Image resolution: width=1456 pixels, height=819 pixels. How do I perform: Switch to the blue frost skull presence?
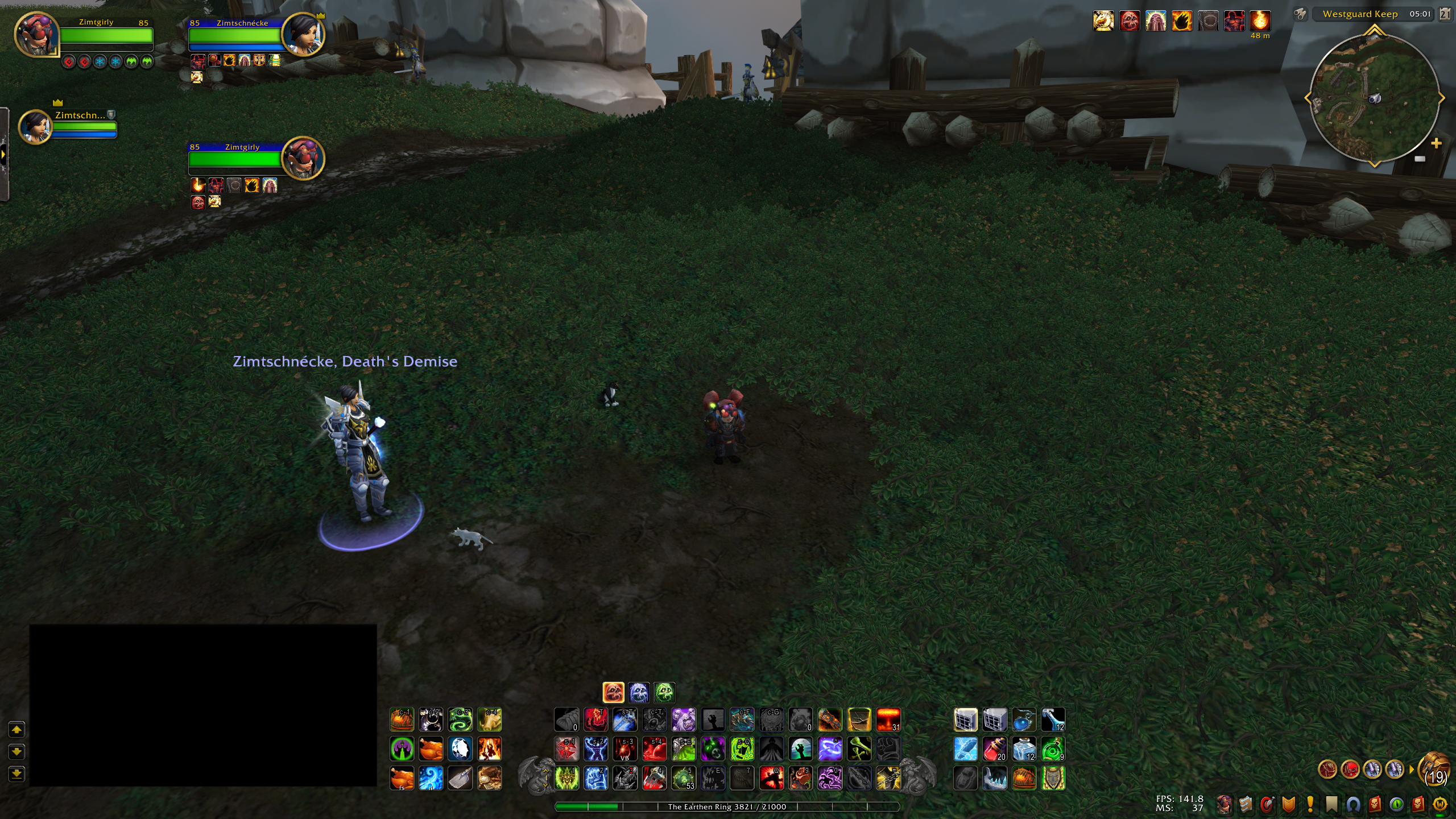639,693
